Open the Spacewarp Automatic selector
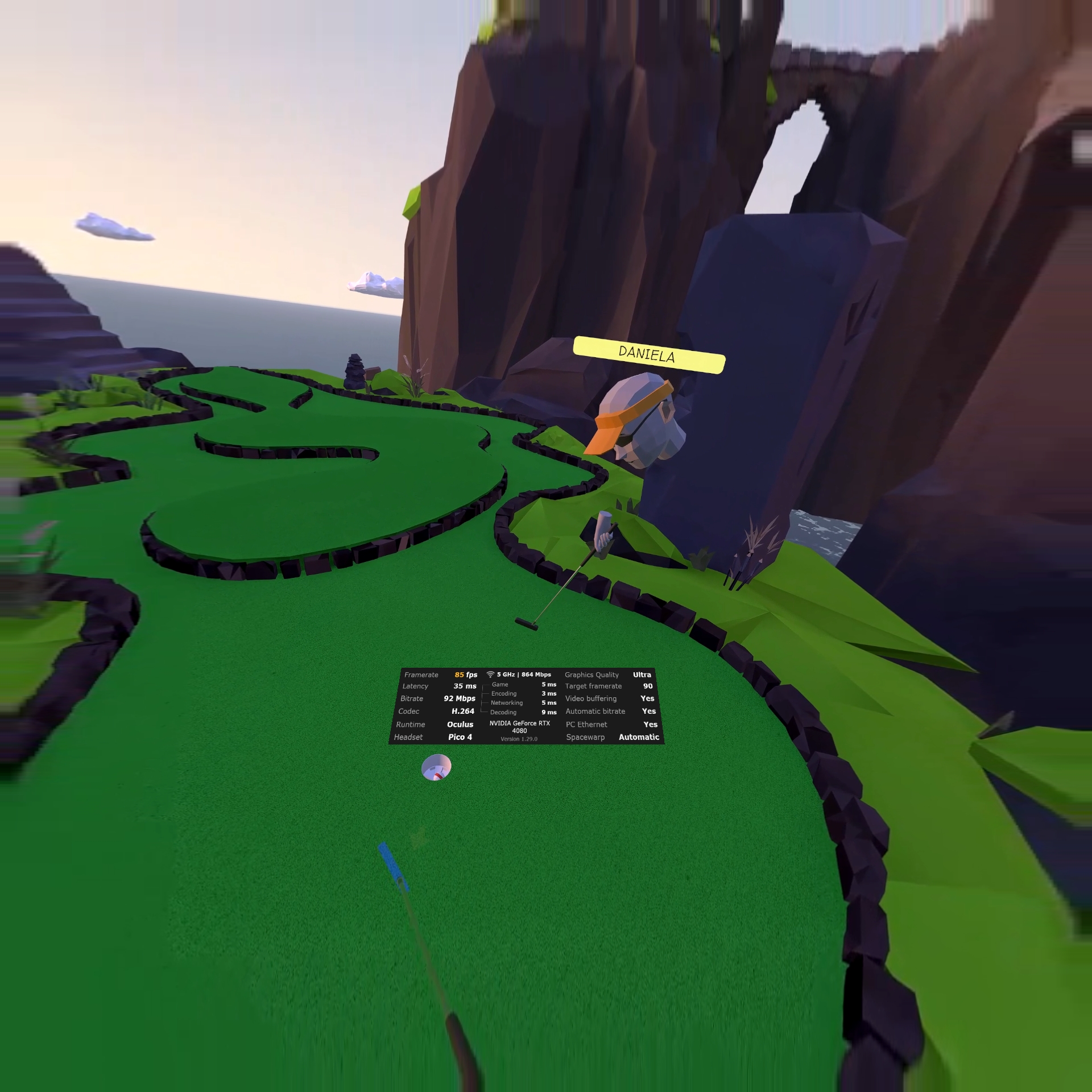1092x1092 pixels. click(638, 736)
